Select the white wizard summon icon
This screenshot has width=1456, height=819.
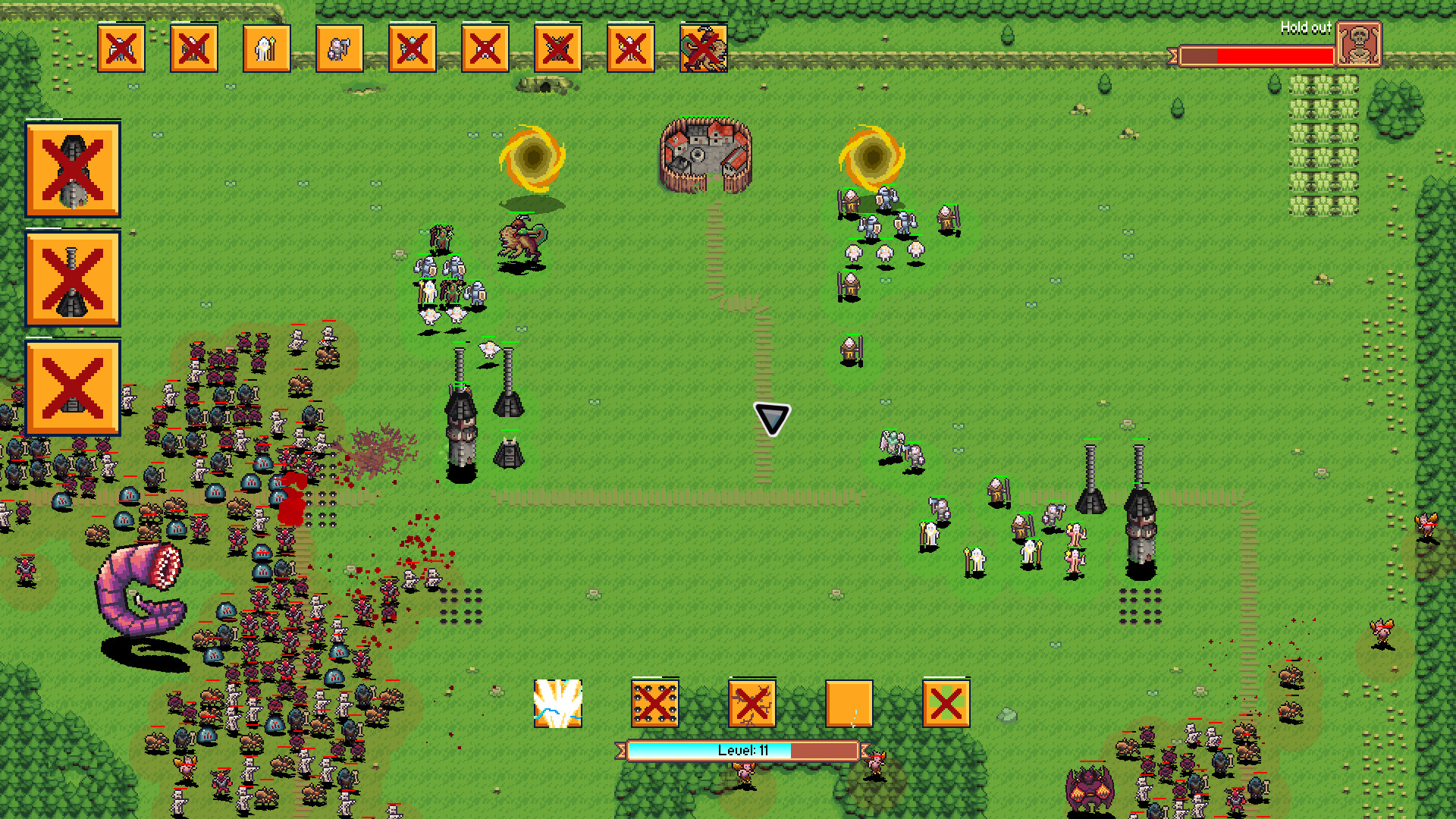(266, 49)
